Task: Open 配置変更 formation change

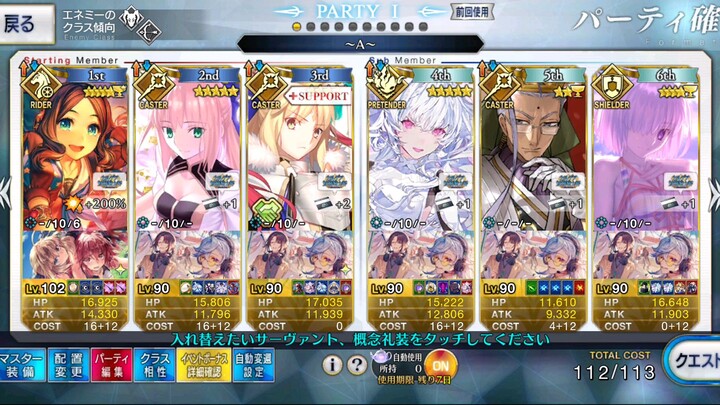Action: click(68, 366)
